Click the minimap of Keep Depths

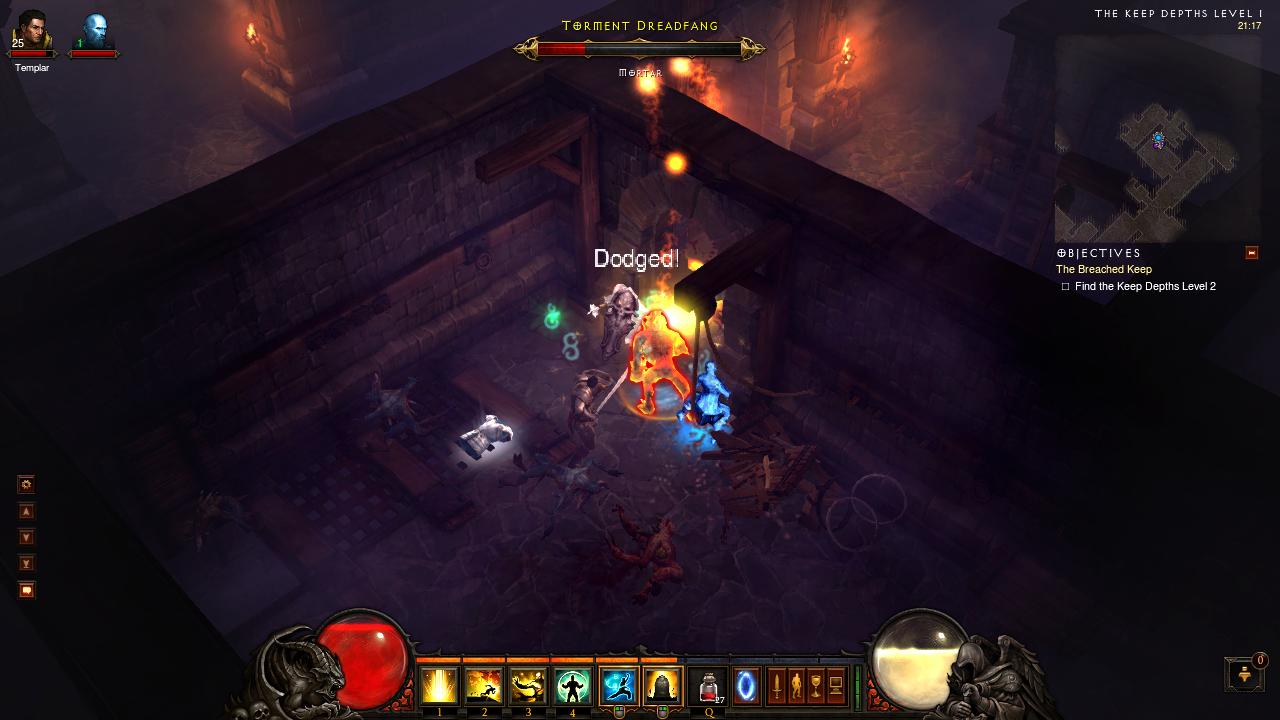pyautogui.click(x=1155, y=140)
